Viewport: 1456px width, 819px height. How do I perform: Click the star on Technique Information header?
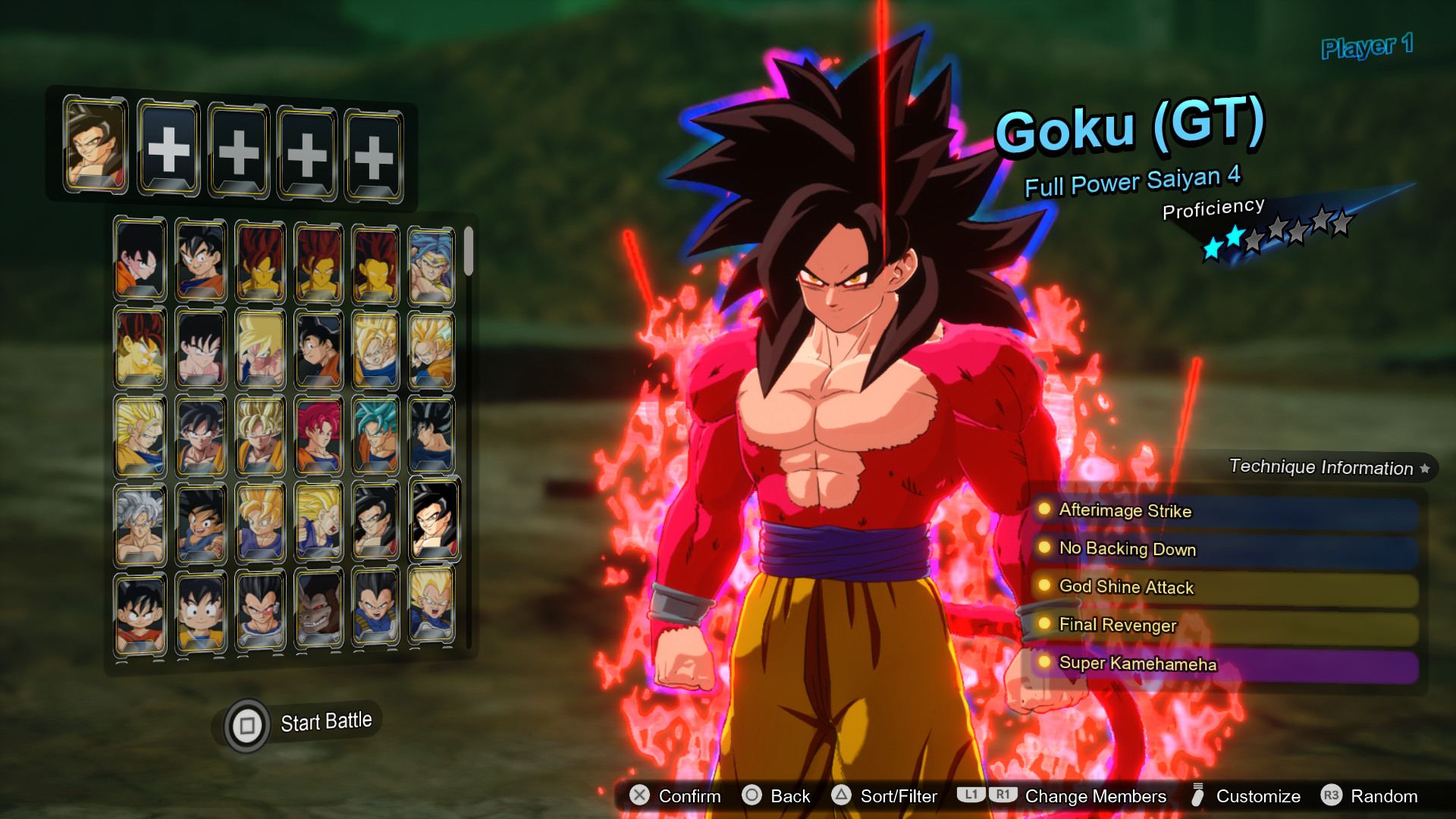[1425, 468]
